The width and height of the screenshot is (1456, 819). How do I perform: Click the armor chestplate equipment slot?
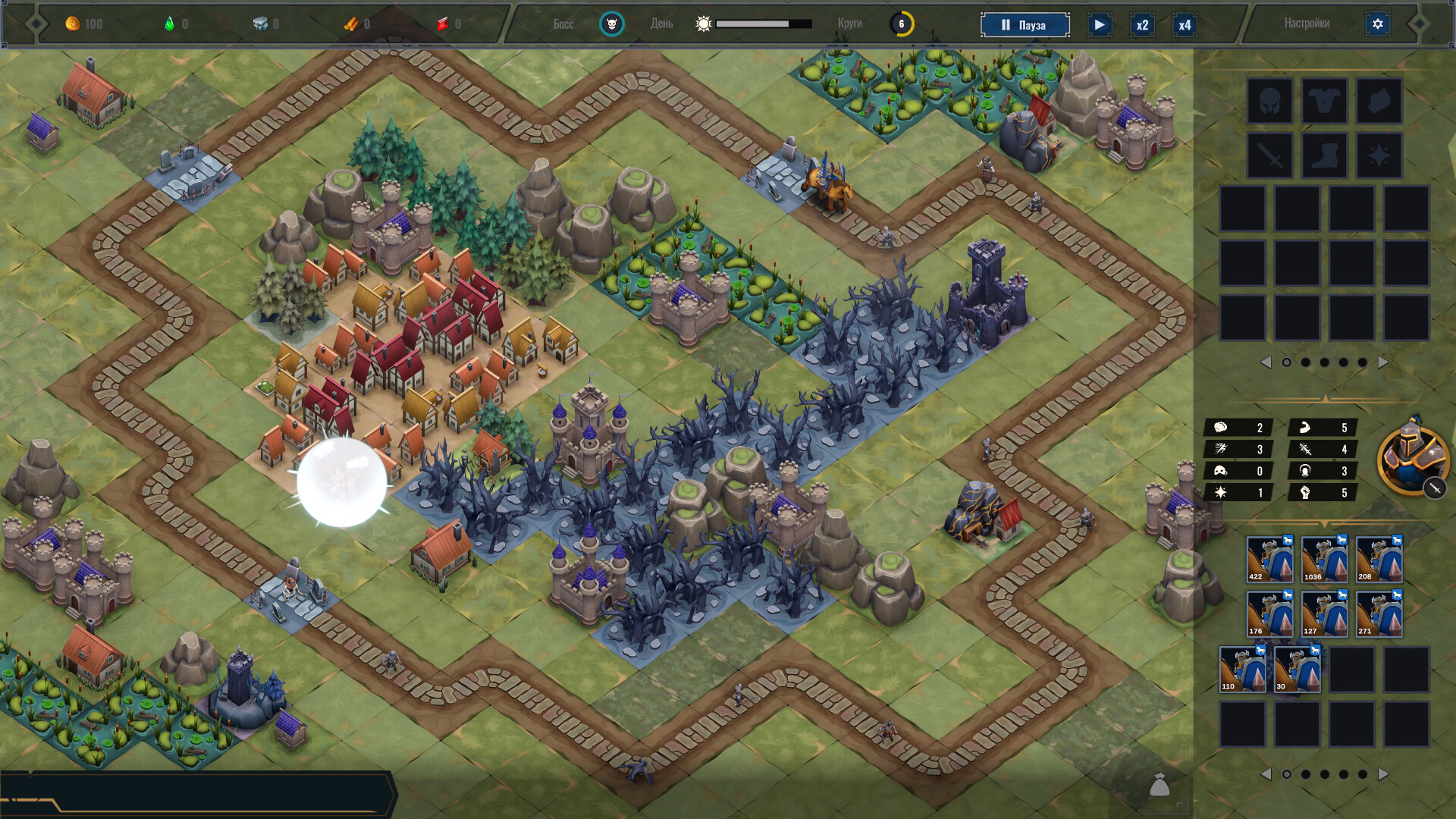click(1323, 101)
